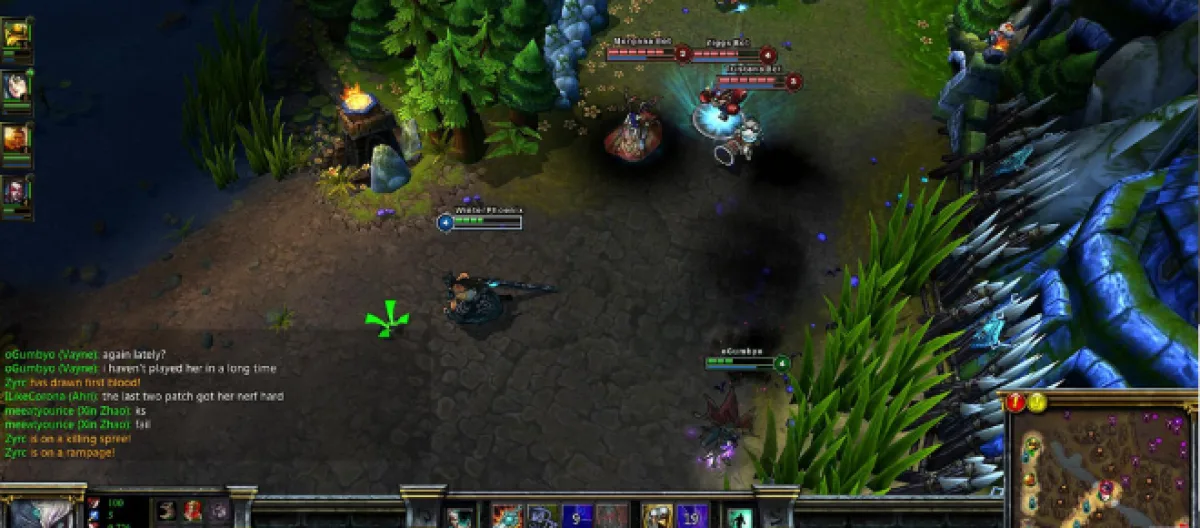Click the yellow exclamation ping button
1200x528 pixels.
(1037, 402)
